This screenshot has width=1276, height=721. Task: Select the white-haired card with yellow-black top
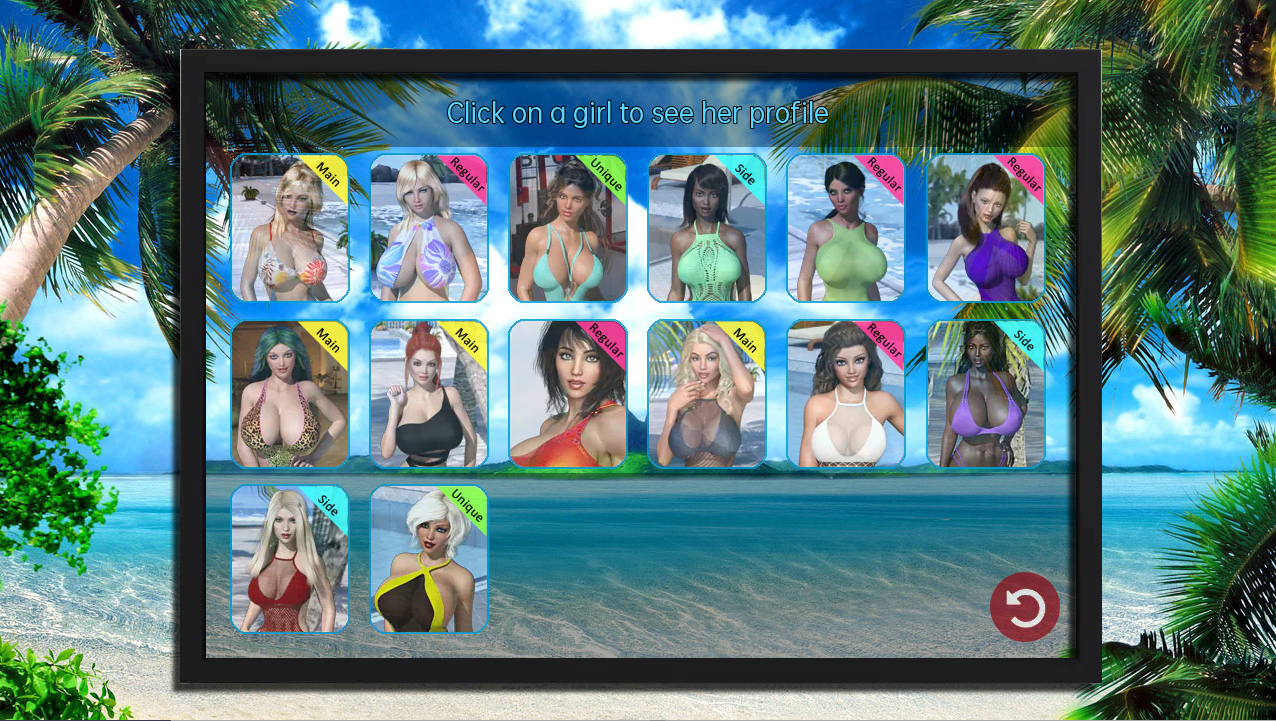click(x=429, y=559)
